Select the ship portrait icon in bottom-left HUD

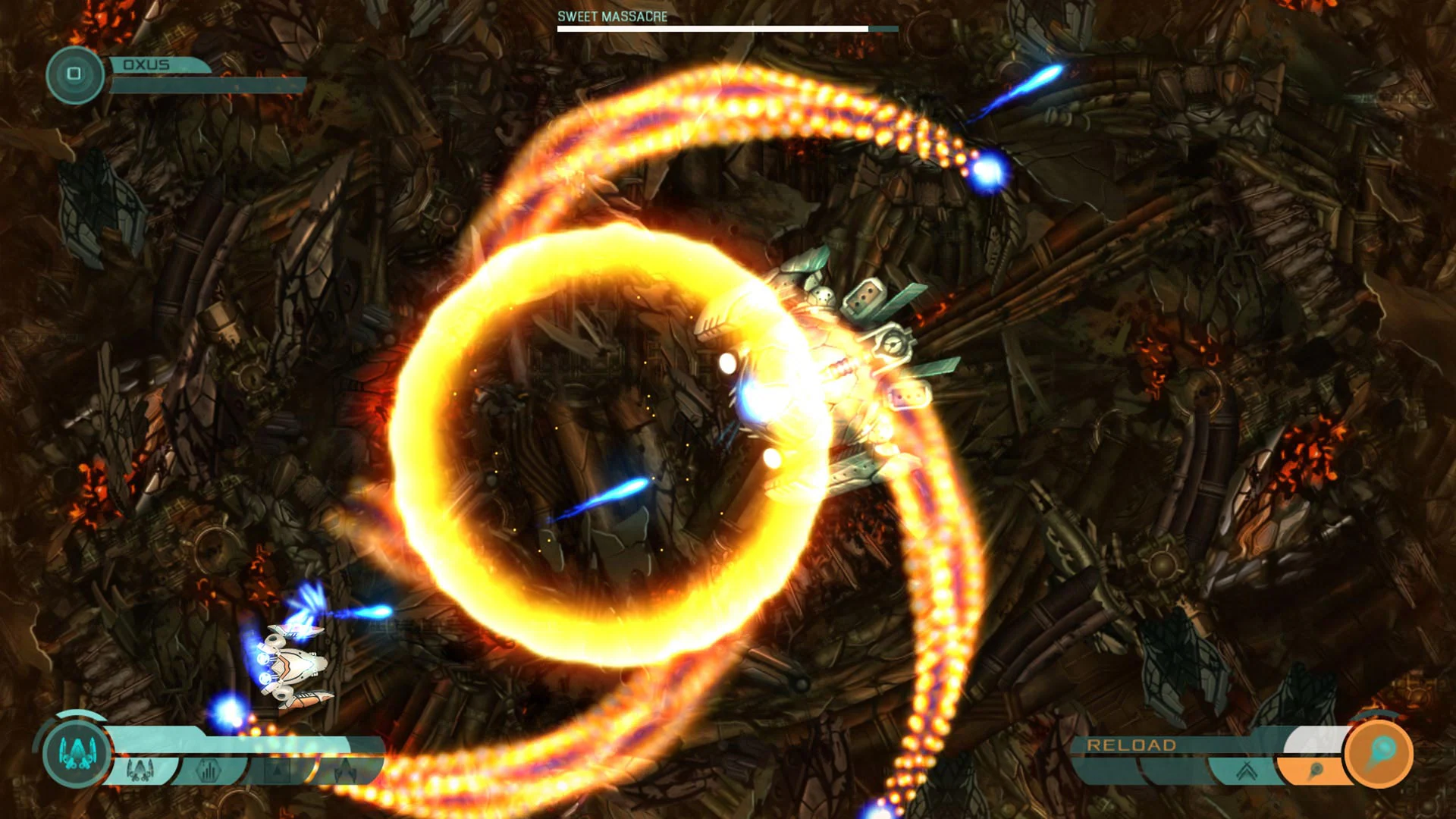(76, 752)
